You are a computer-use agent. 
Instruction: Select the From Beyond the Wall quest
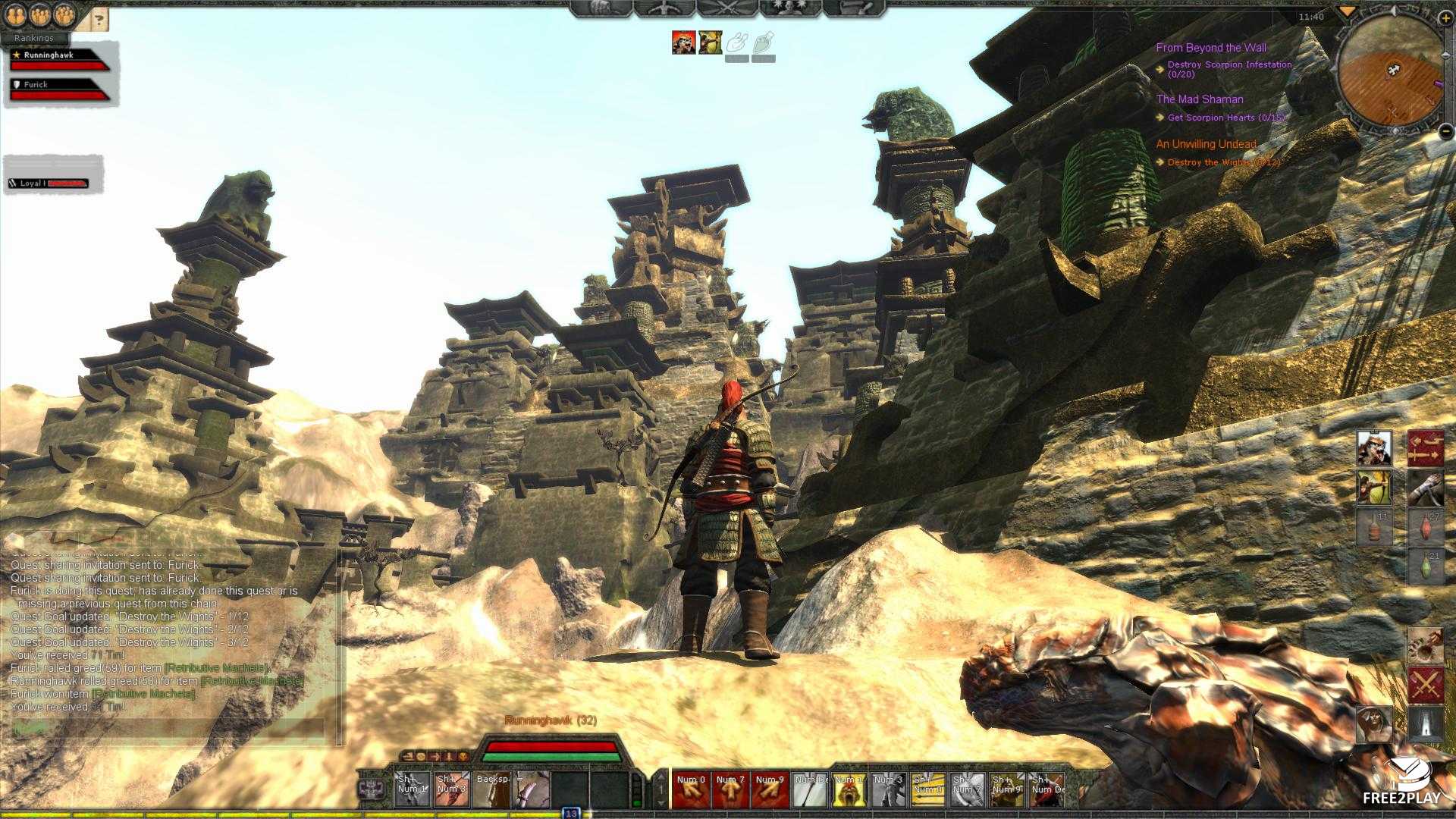1211,48
